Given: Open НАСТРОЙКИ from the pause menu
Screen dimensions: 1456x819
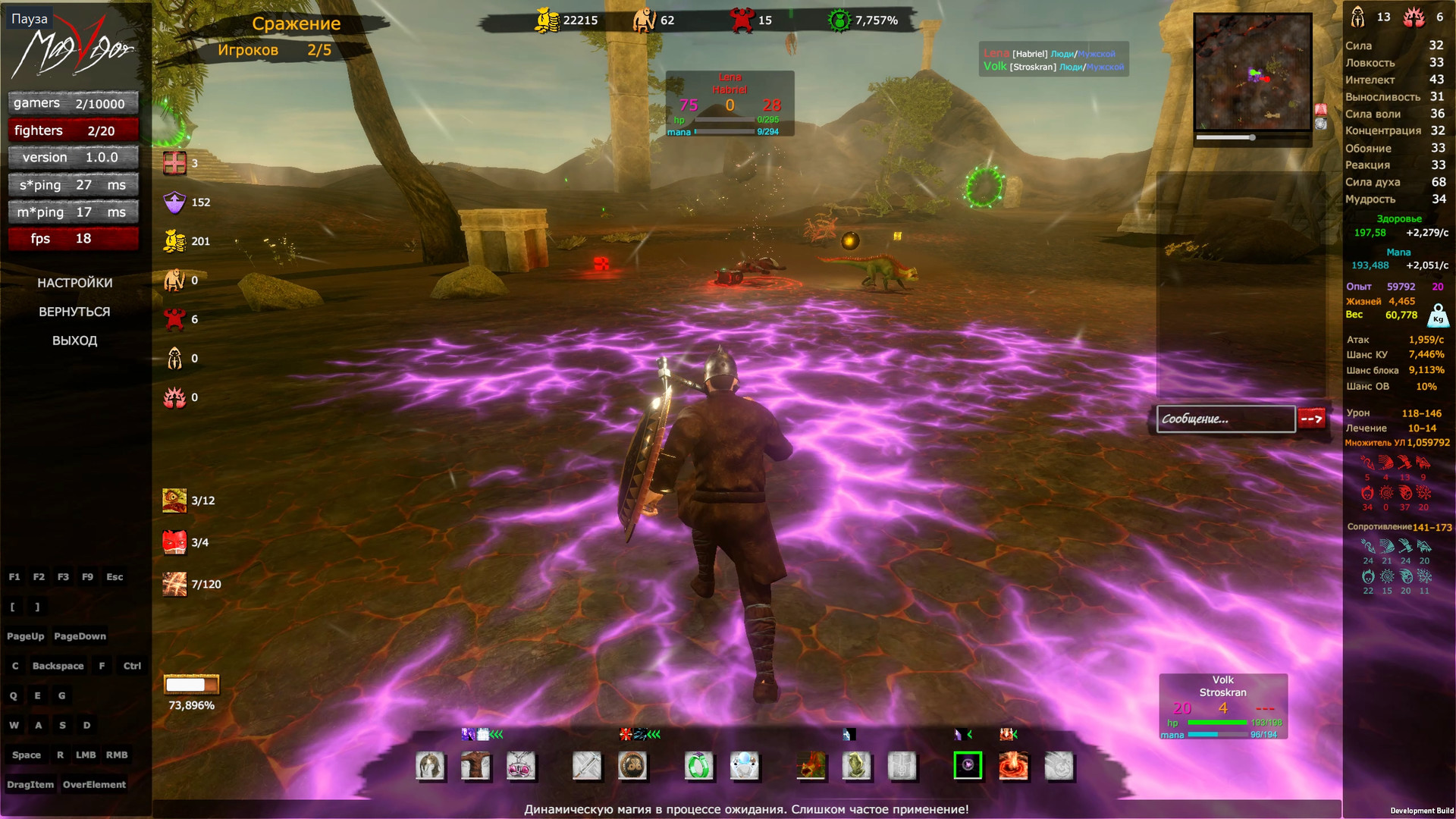Looking at the screenshot, I should (75, 282).
